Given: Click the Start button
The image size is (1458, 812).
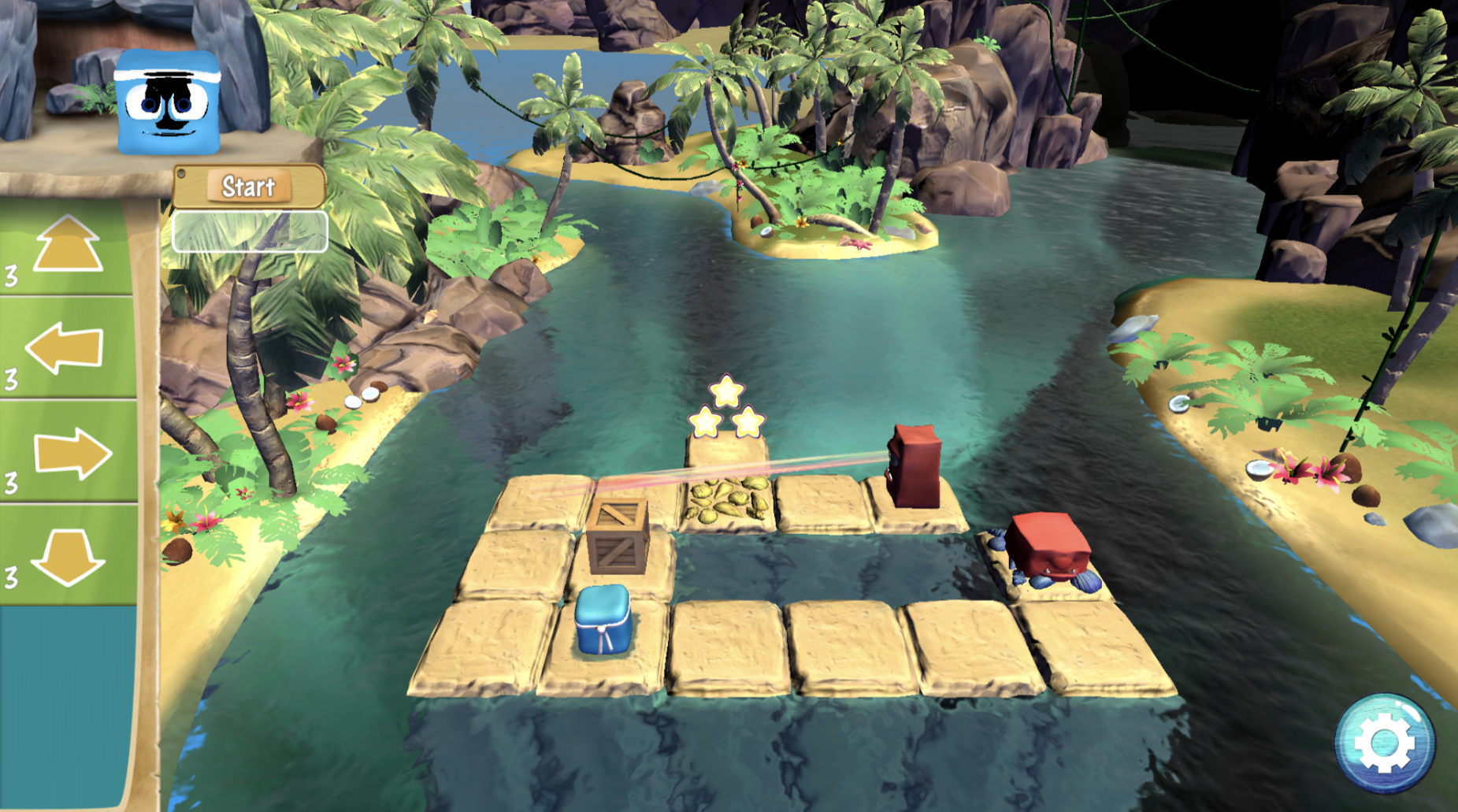Looking at the screenshot, I should 248,187.
